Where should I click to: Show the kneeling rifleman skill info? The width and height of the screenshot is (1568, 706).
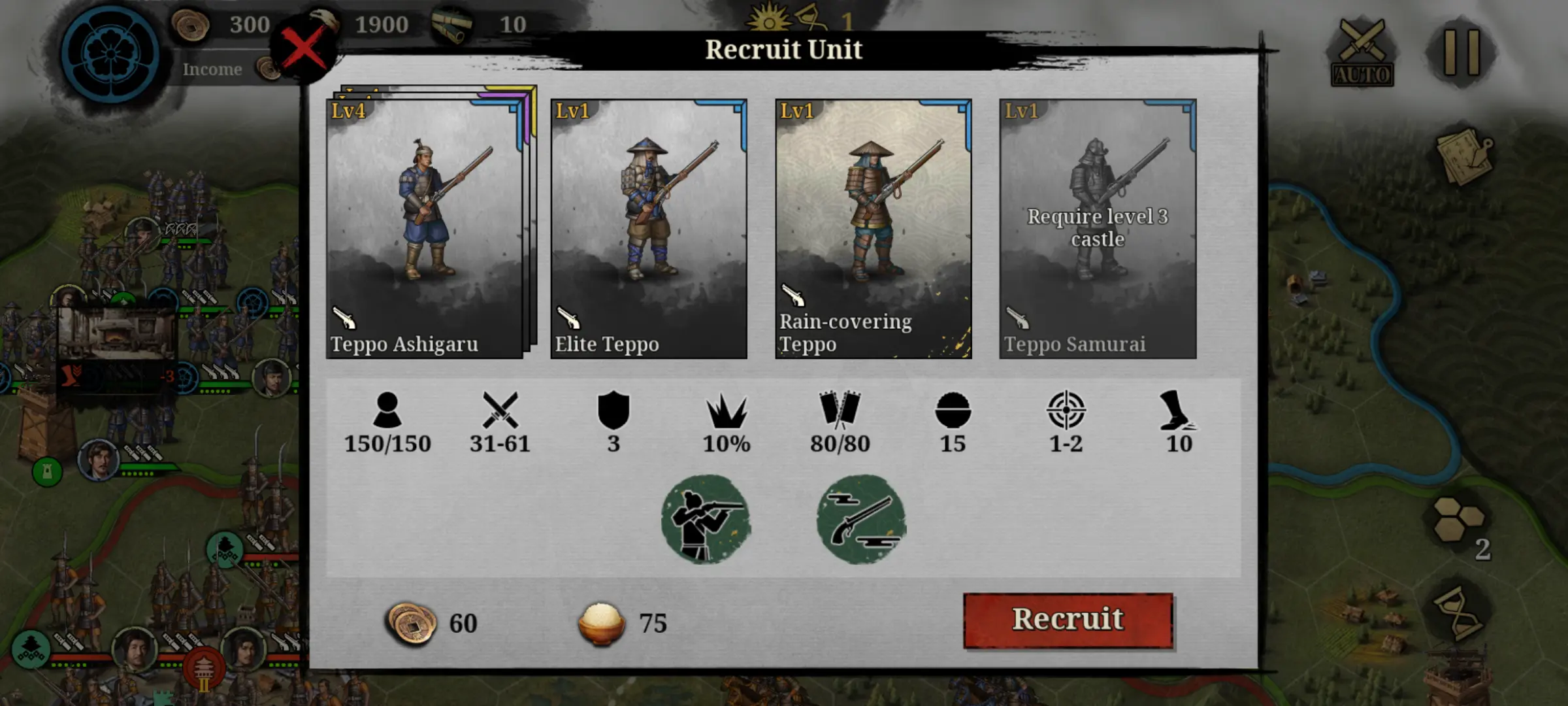click(x=706, y=520)
